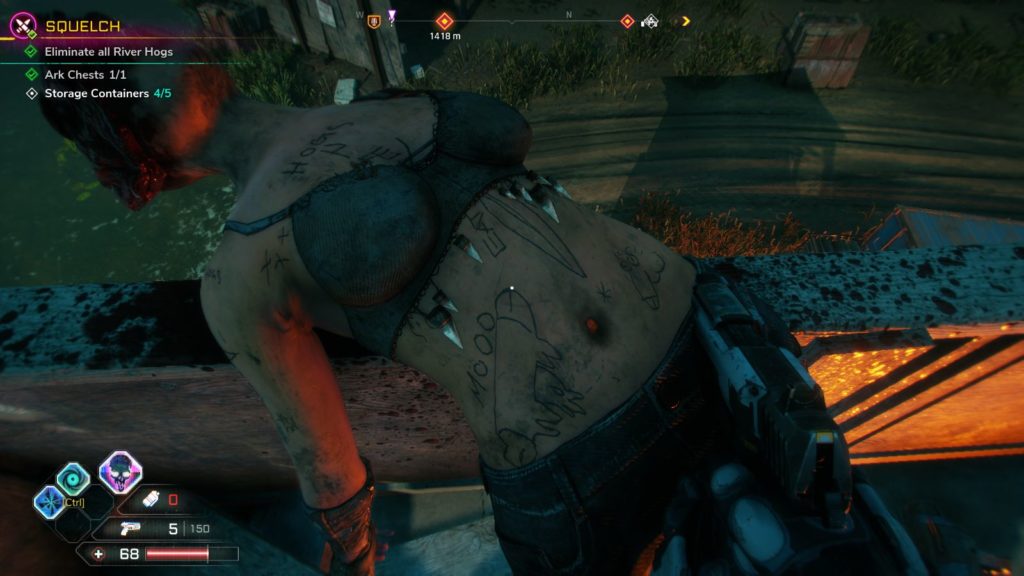
Task: Activate the blue burst ability icon
Action: tap(48, 501)
